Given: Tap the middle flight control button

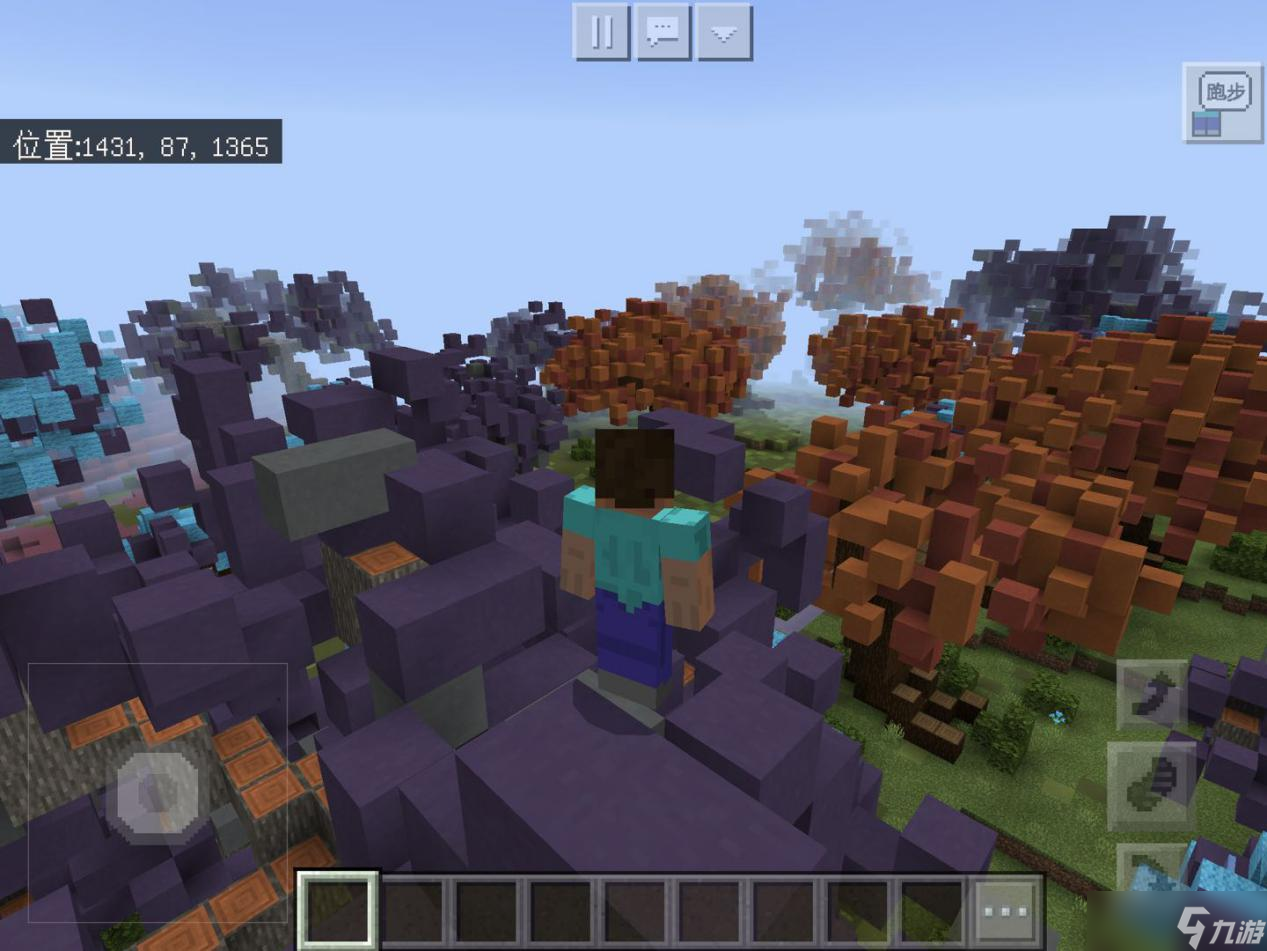Looking at the screenshot, I should pyautogui.click(x=1152, y=787).
